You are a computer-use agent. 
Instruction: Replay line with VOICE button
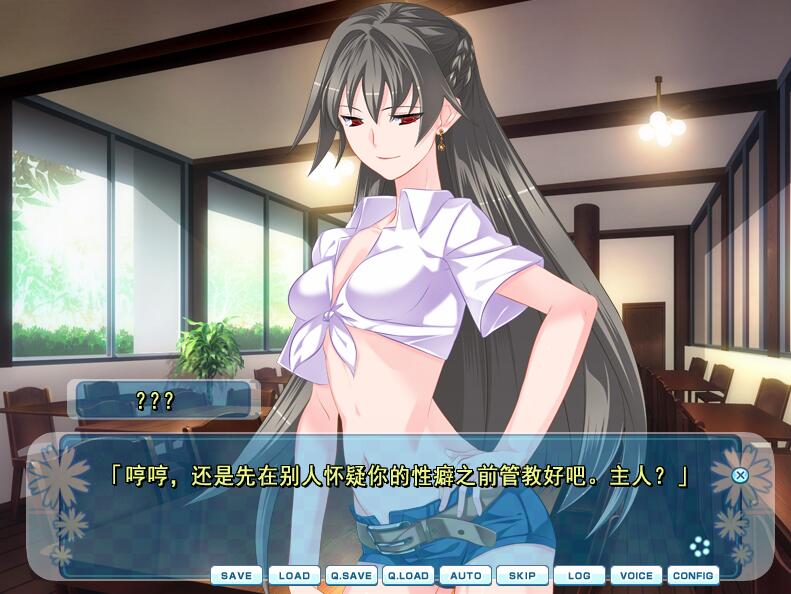[x=636, y=575]
